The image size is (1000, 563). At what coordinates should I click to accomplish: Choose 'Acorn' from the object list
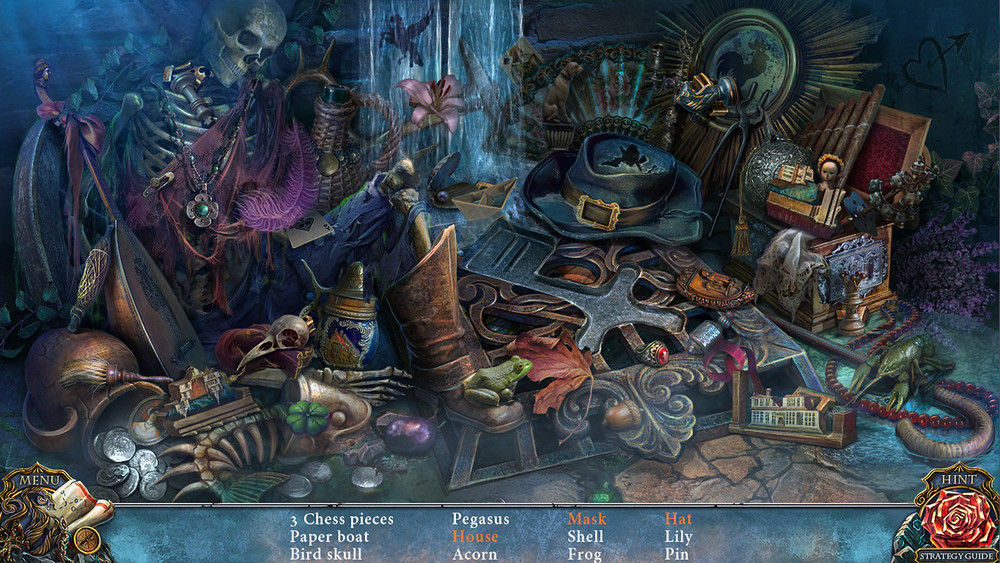pyautogui.click(x=474, y=553)
